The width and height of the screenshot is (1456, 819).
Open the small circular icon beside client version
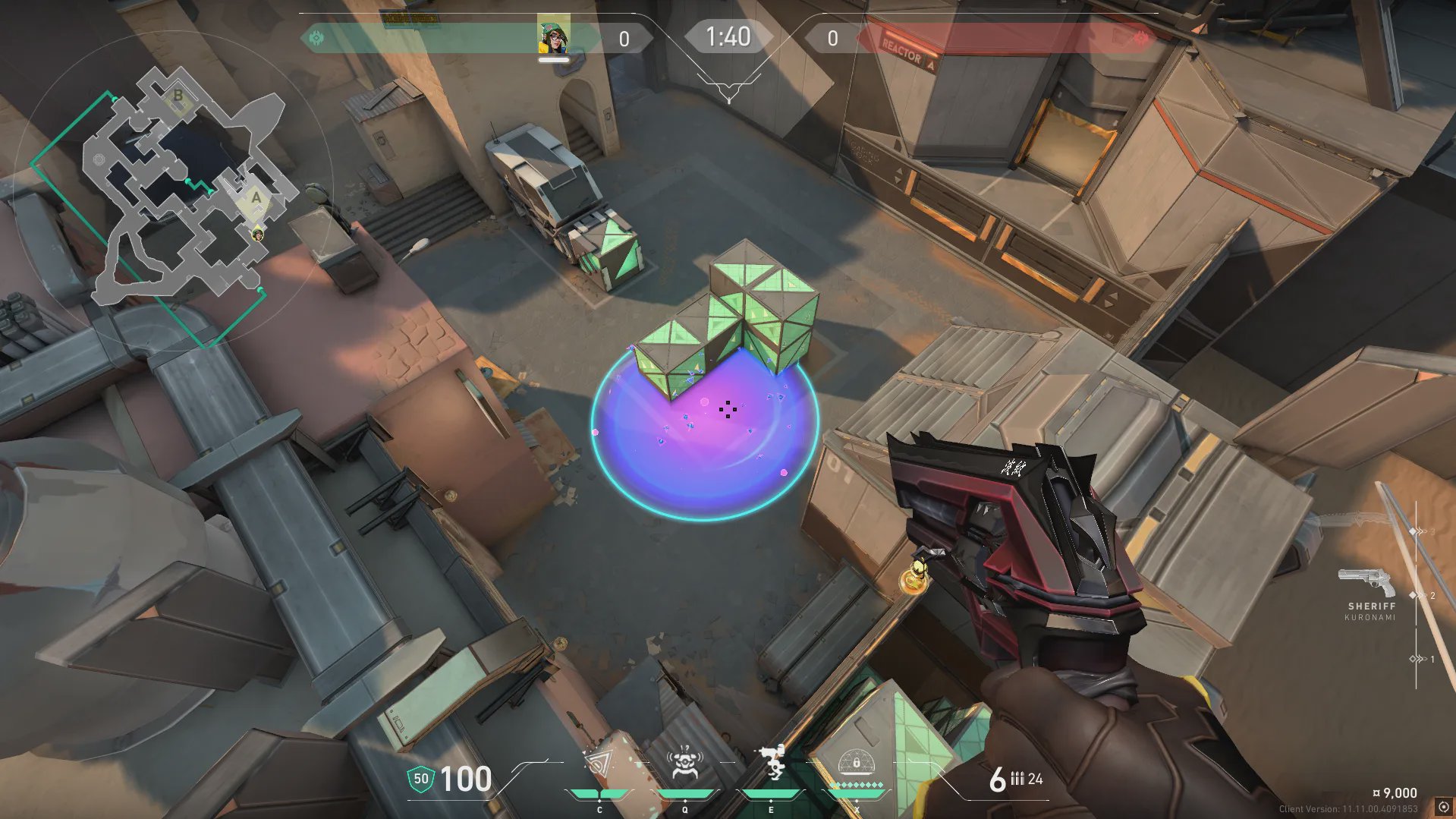(x=1443, y=808)
